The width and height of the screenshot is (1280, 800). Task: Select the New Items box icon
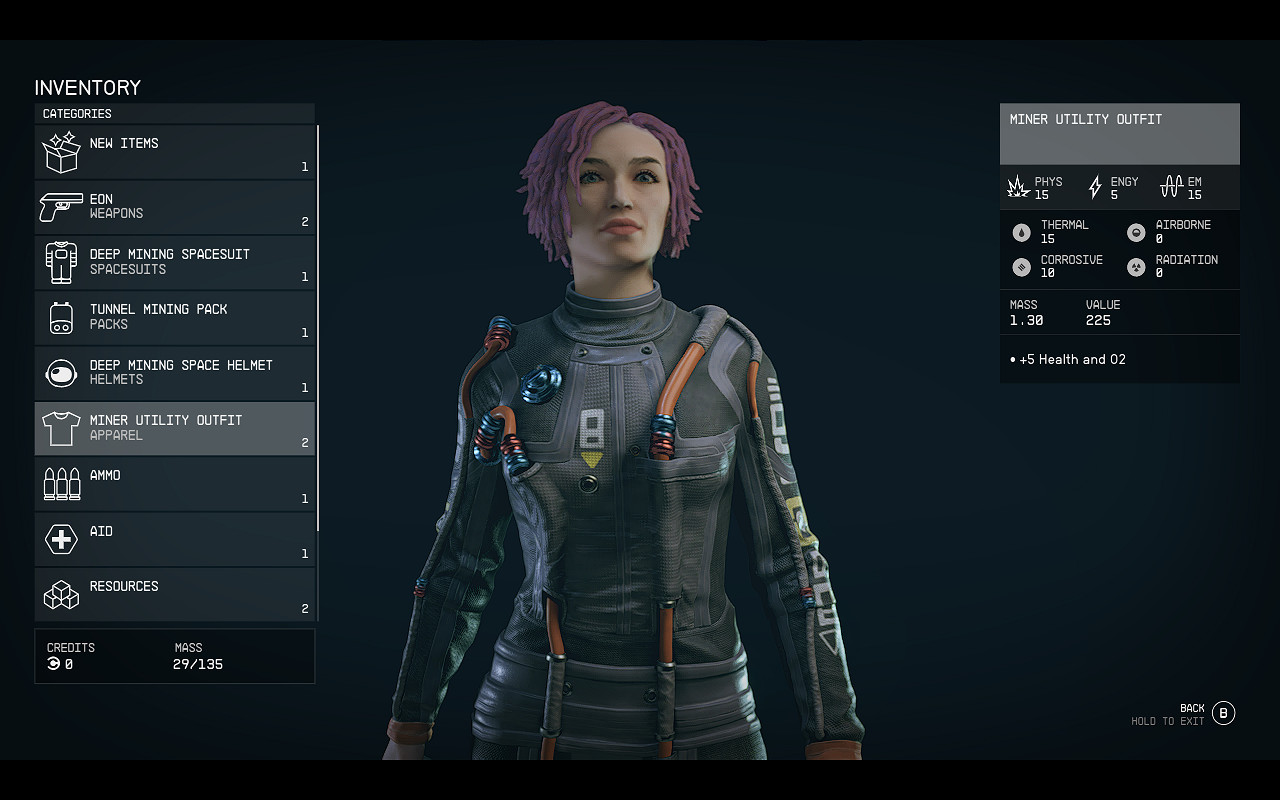click(x=61, y=152)
